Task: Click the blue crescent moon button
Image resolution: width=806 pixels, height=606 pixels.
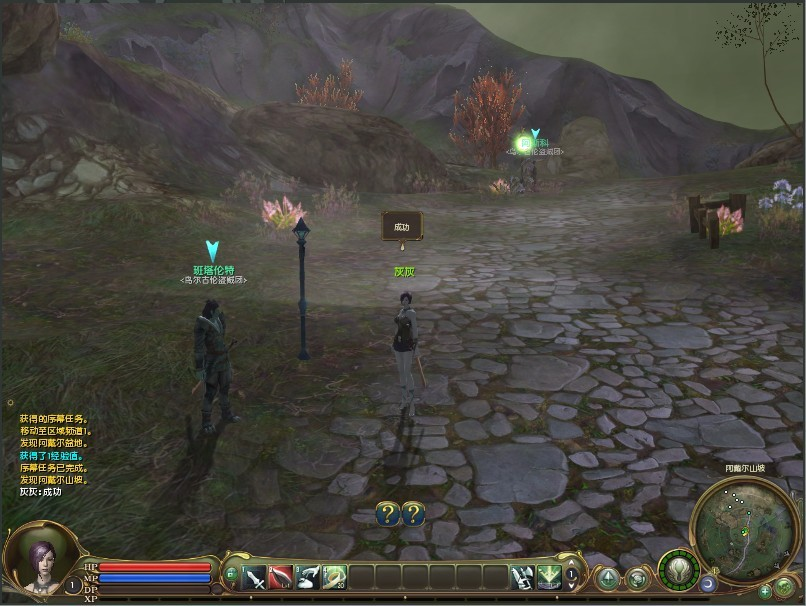Action: pyautogui.click(x=708, y=583)
